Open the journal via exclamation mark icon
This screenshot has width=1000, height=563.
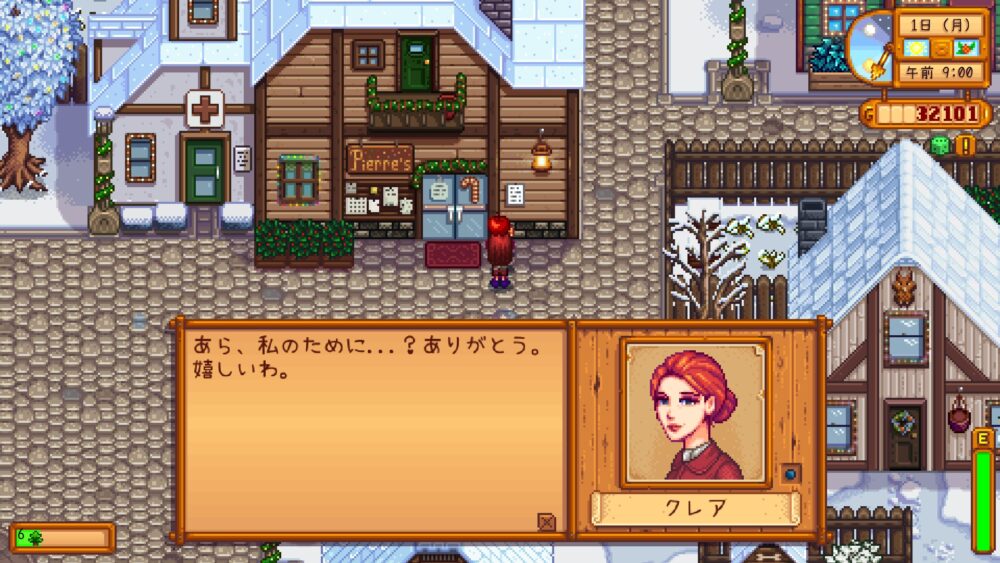click(965, 146)
